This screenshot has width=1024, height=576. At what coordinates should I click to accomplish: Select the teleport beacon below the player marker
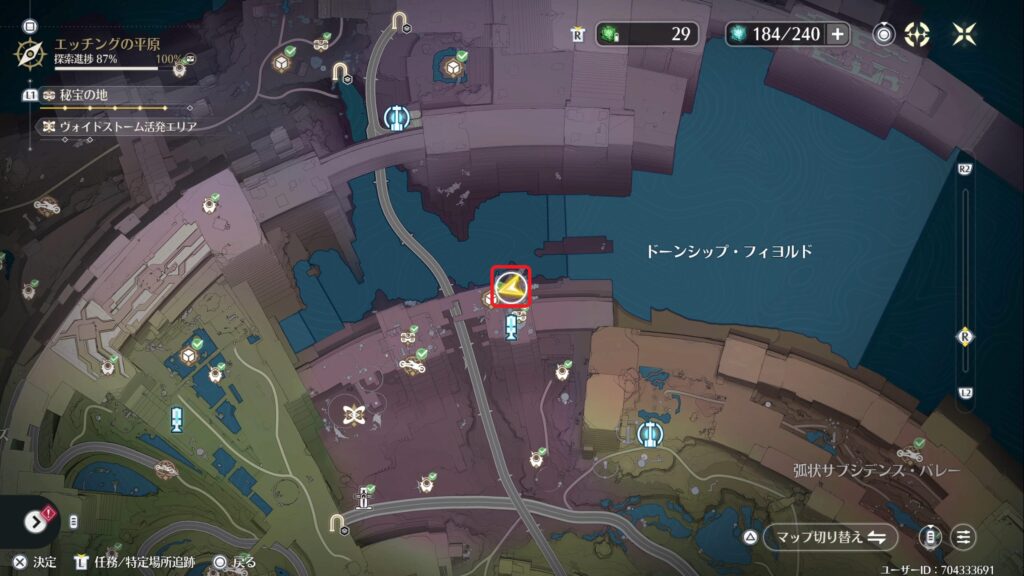[512, 326]
